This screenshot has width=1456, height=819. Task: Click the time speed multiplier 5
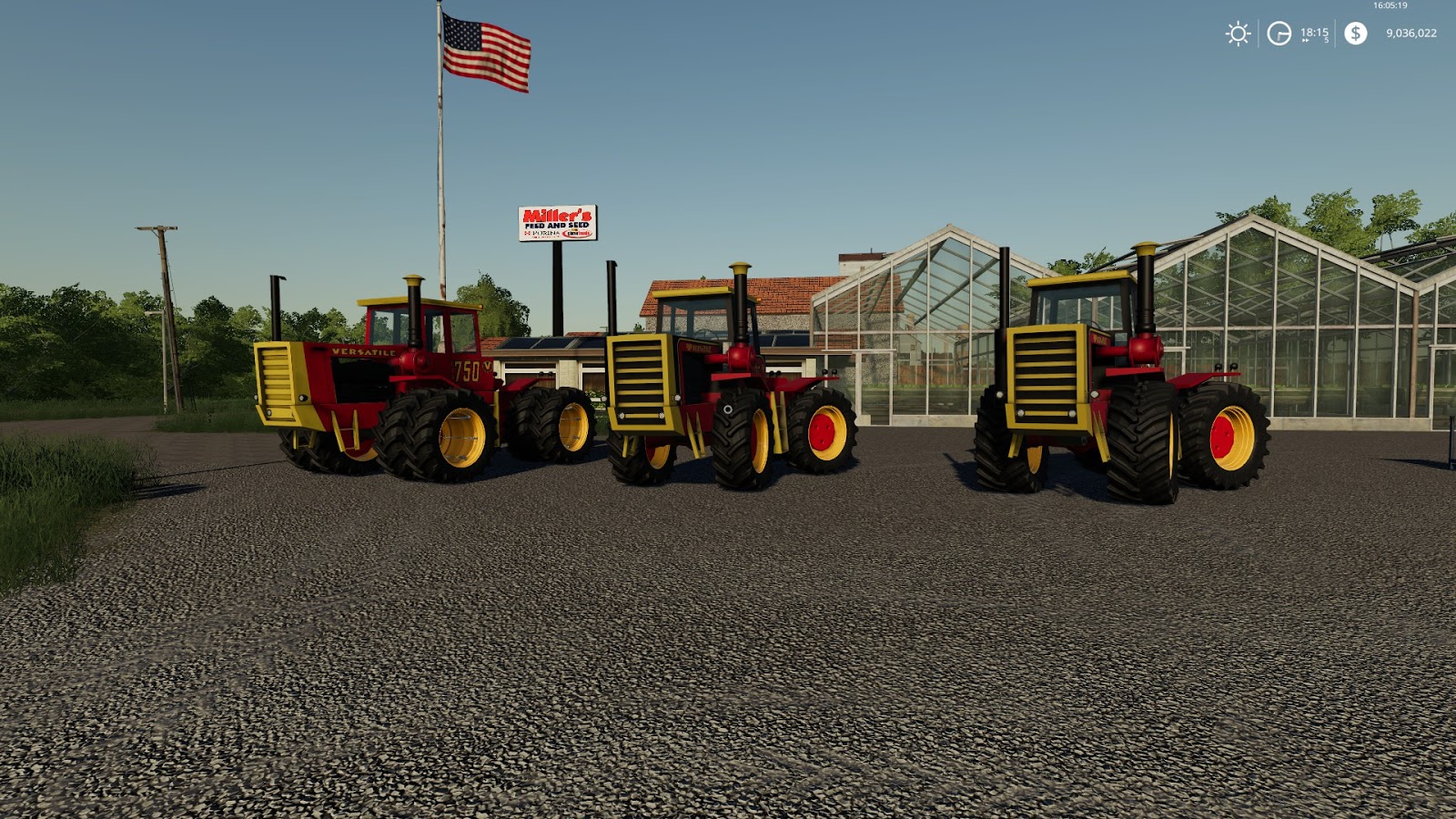tap(1326, 39)
